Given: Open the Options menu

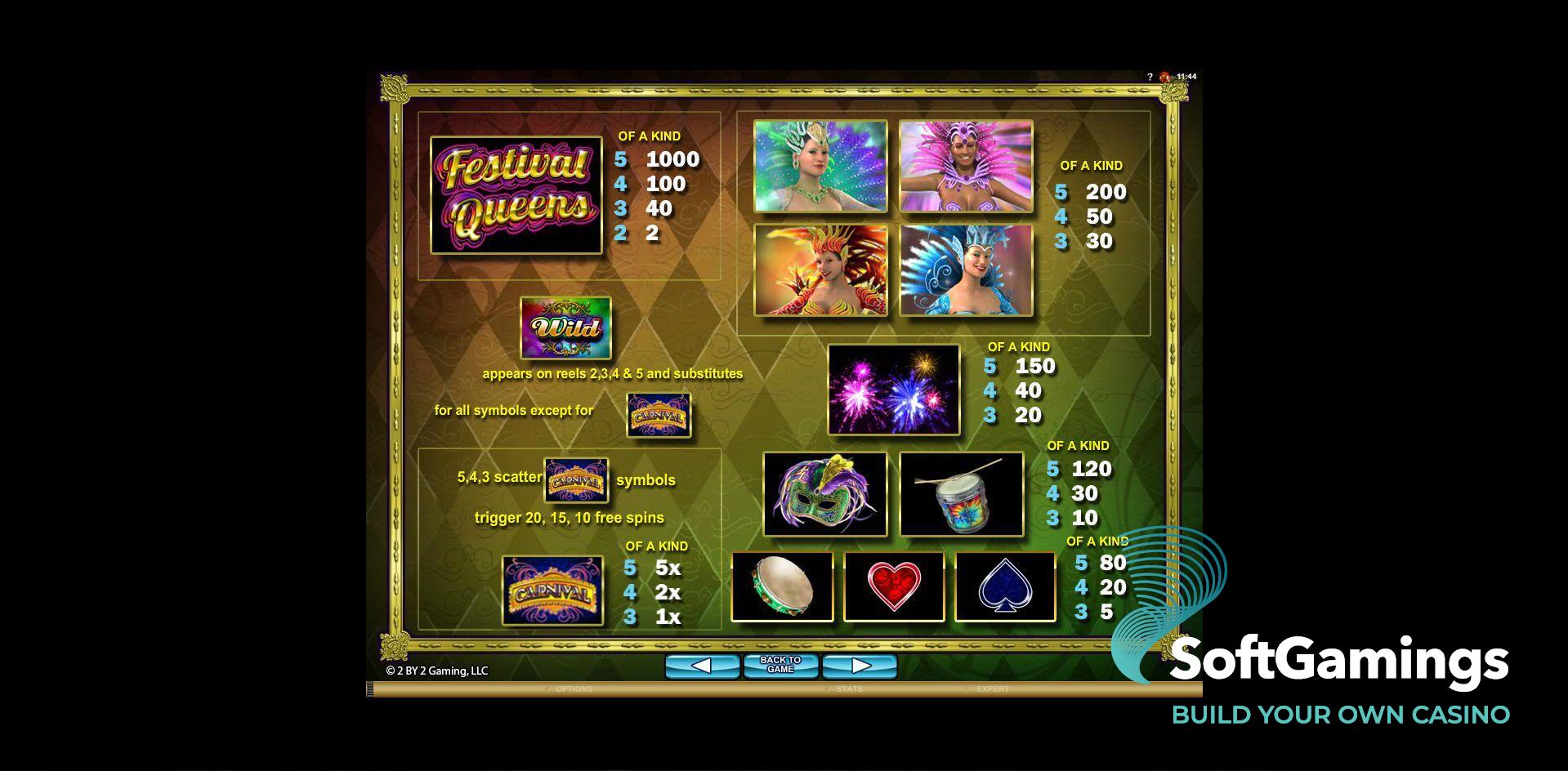Looking at the screenshot, I should coord(574,689).
